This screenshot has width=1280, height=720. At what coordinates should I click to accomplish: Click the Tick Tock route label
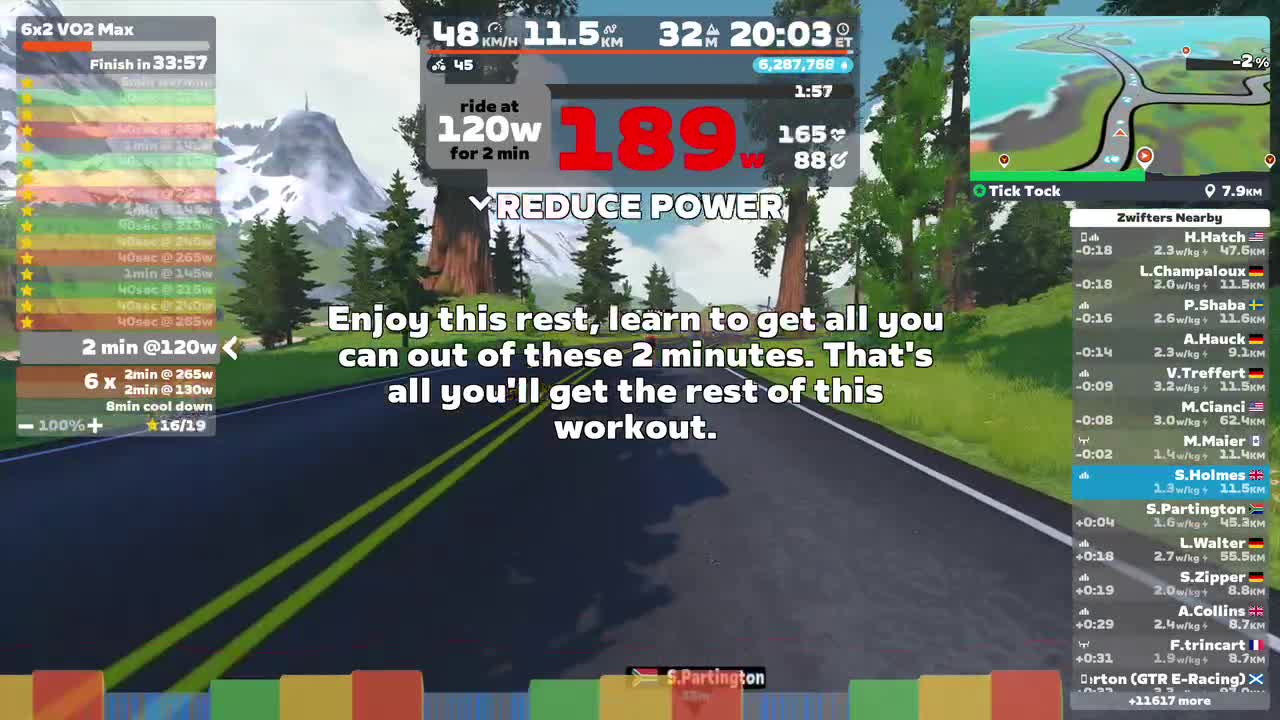1025,191
